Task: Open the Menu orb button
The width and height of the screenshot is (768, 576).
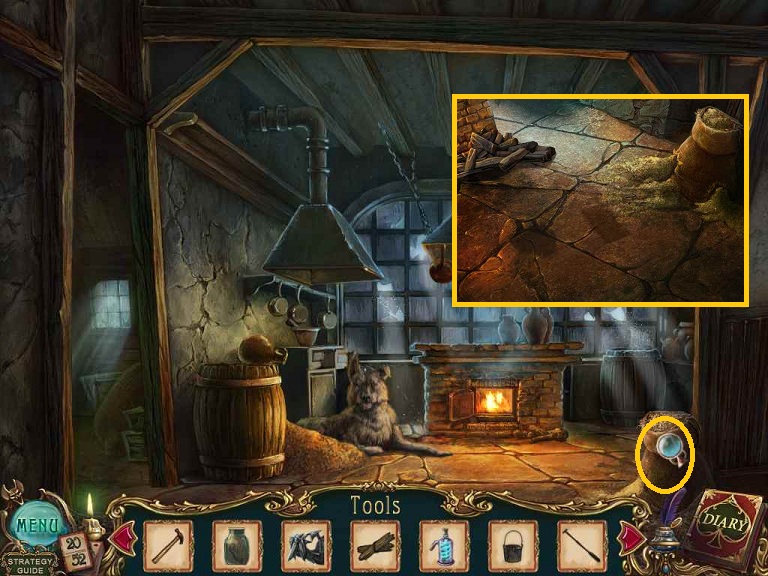Action: coord(36,522)
